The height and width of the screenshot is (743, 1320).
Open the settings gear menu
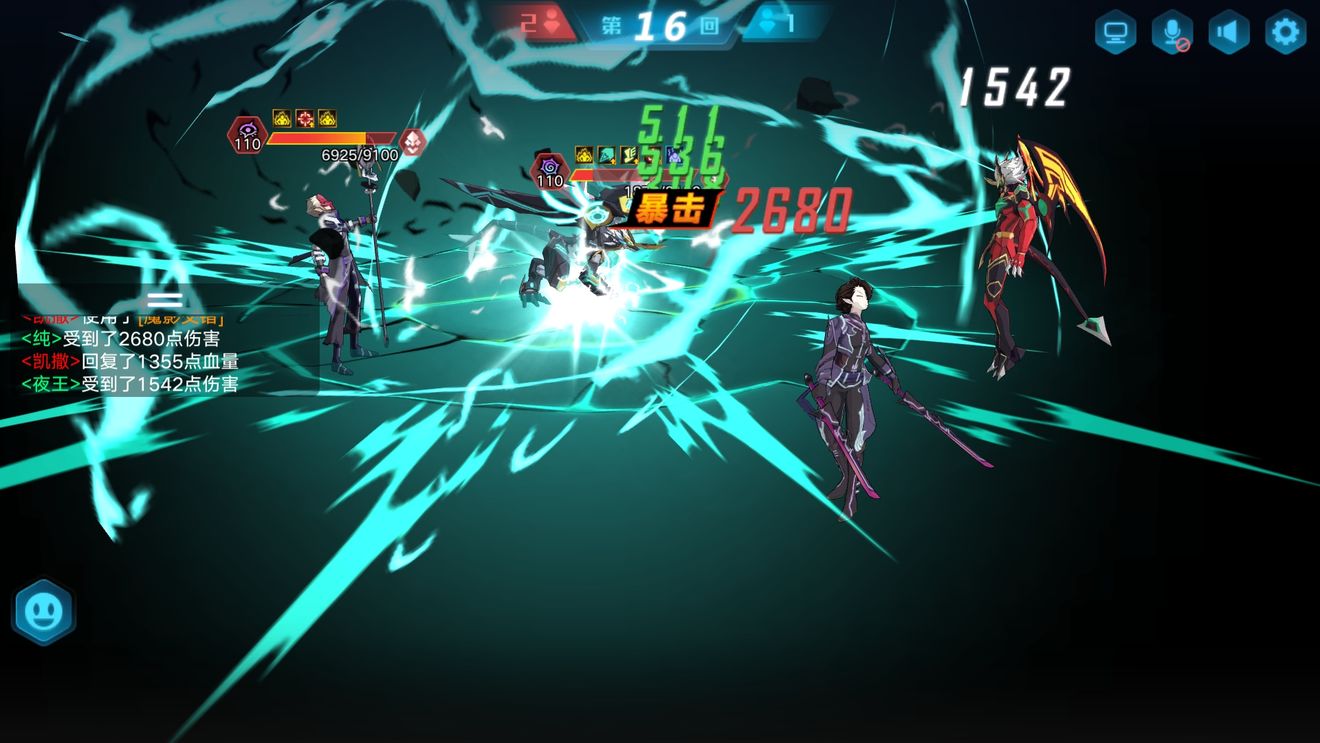pyautogui.click(x=1285, y=33)
